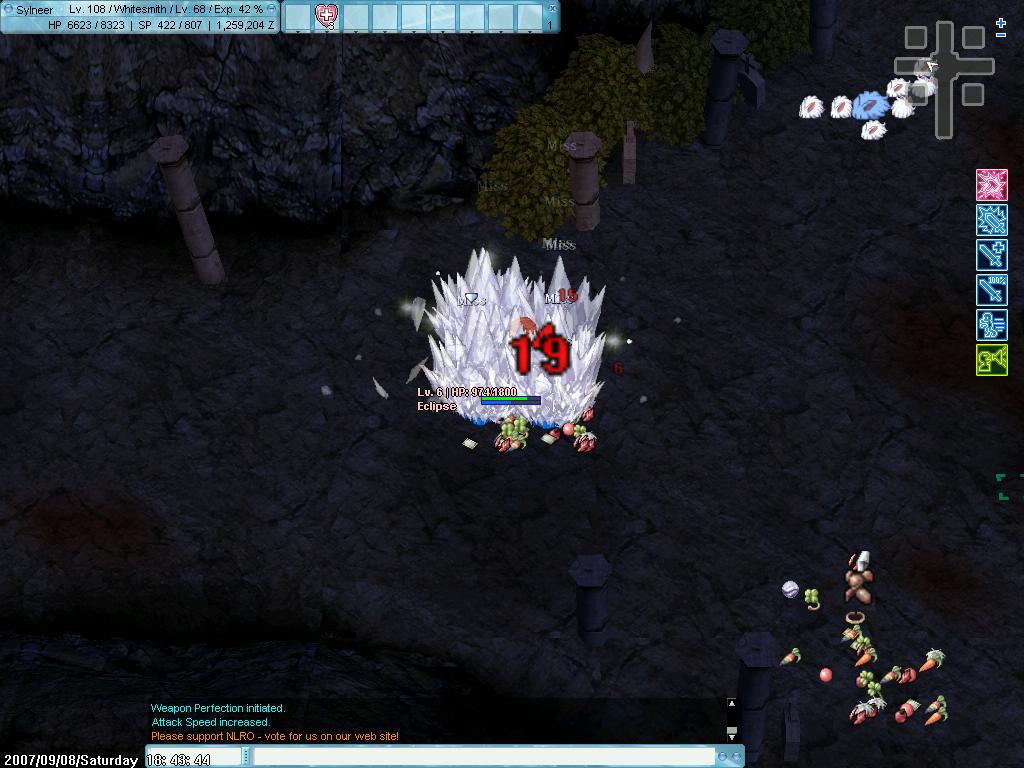Click the chat log scroll-up arrow

pyautogui.click(x=731, y=704)
